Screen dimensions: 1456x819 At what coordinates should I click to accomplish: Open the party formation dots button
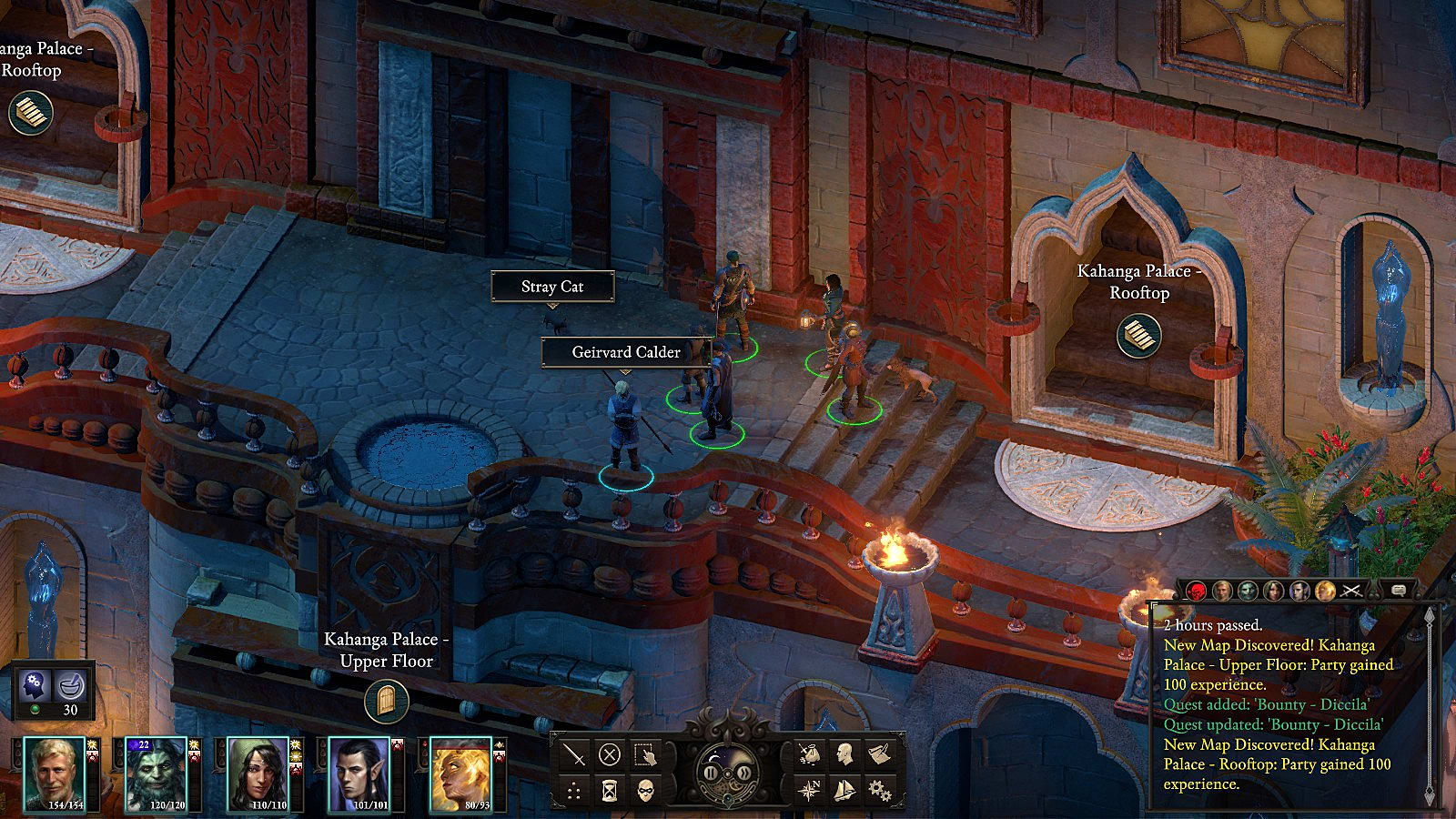coord(574,791)
